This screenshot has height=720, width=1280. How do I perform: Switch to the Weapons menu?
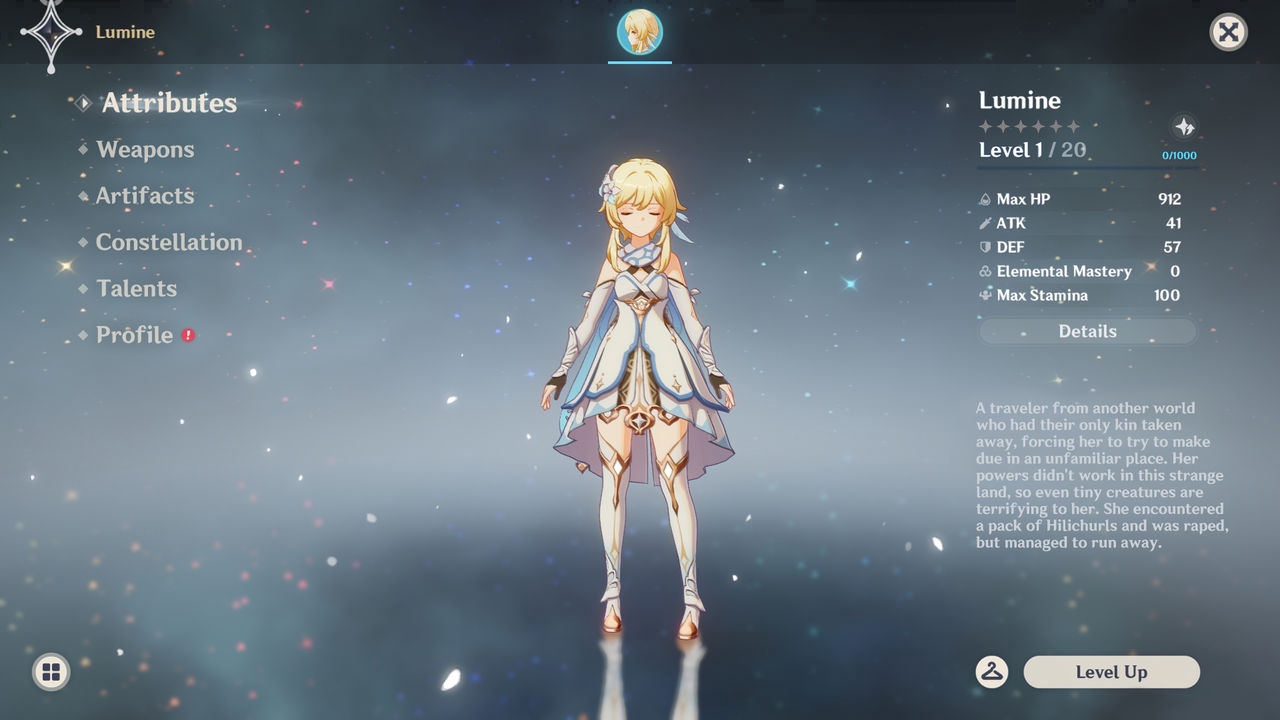145,150
